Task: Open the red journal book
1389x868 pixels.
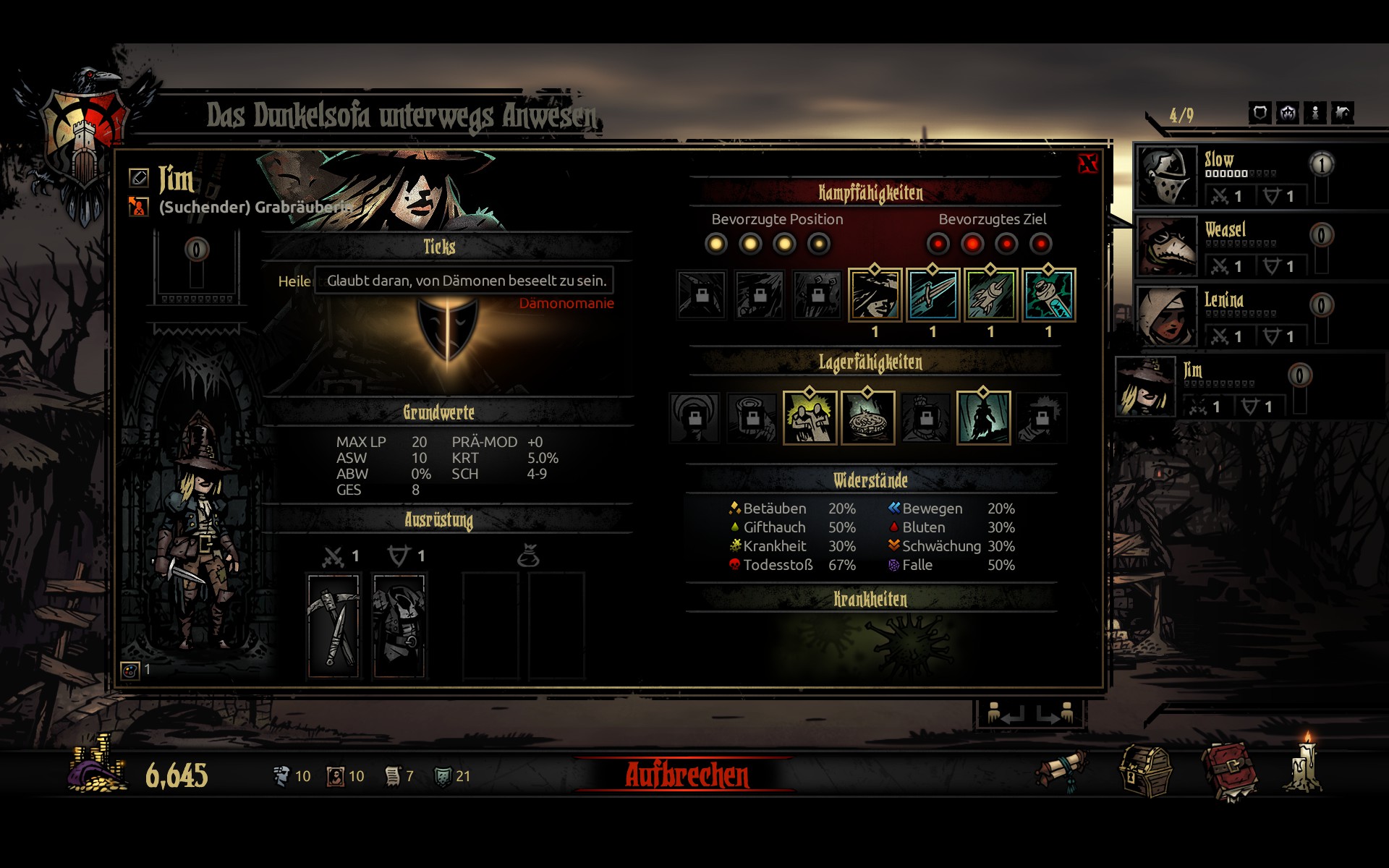Action: pyautogui.click(x=1229, y=773)
